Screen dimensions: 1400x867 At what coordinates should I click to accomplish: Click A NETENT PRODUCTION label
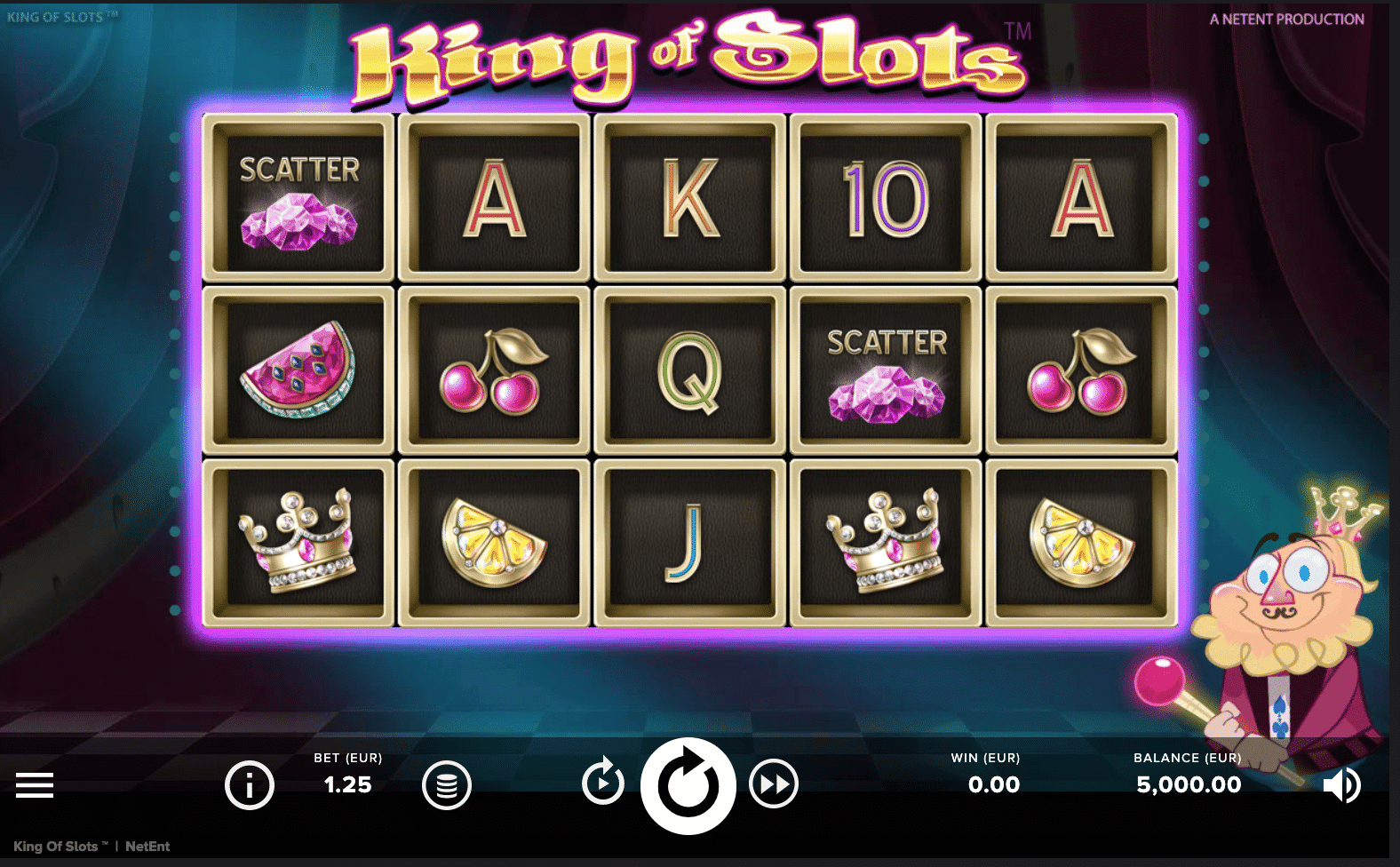1287,18
